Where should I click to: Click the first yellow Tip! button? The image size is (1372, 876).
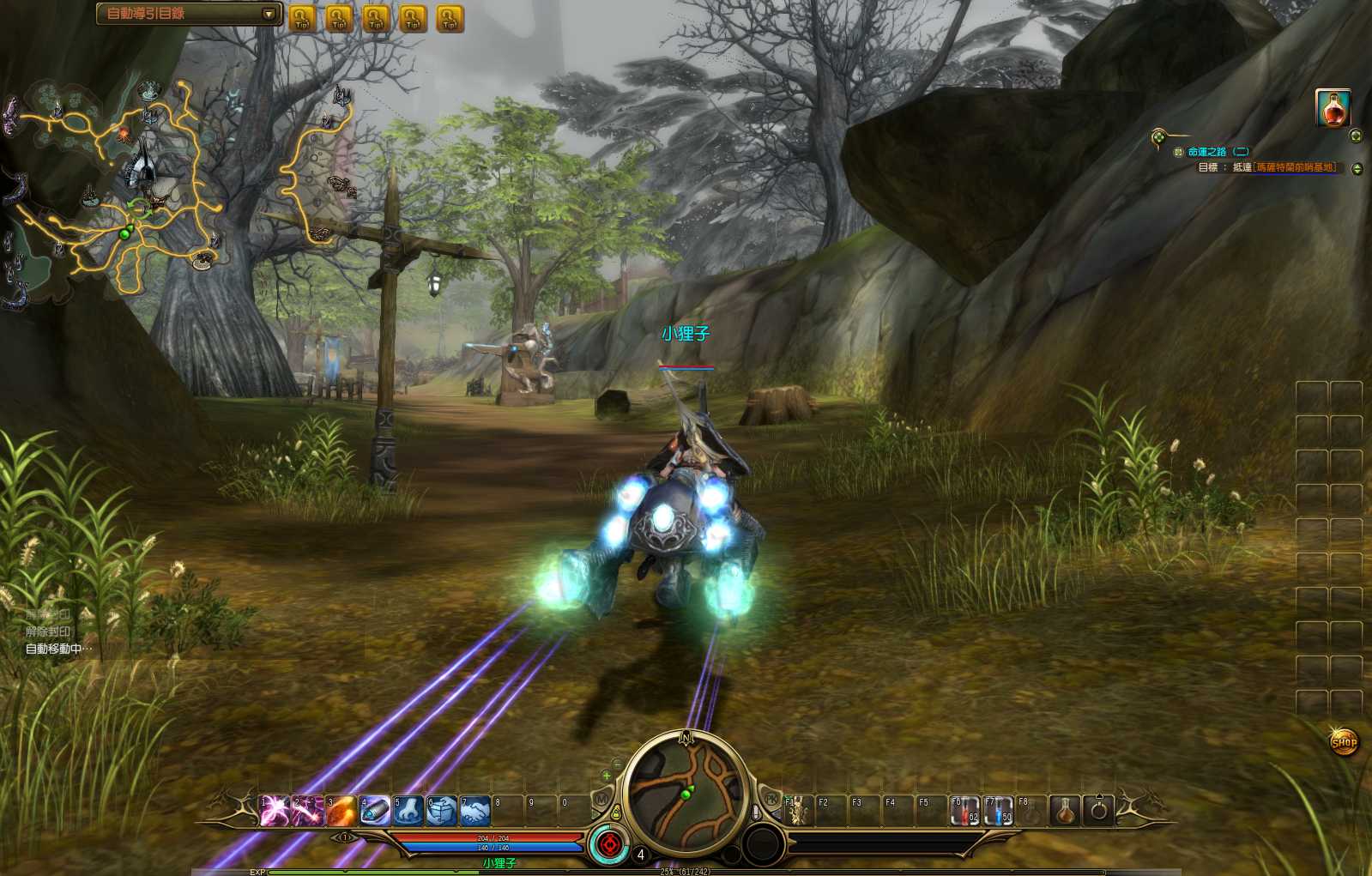pyautogui.click(x=302, y=18)
